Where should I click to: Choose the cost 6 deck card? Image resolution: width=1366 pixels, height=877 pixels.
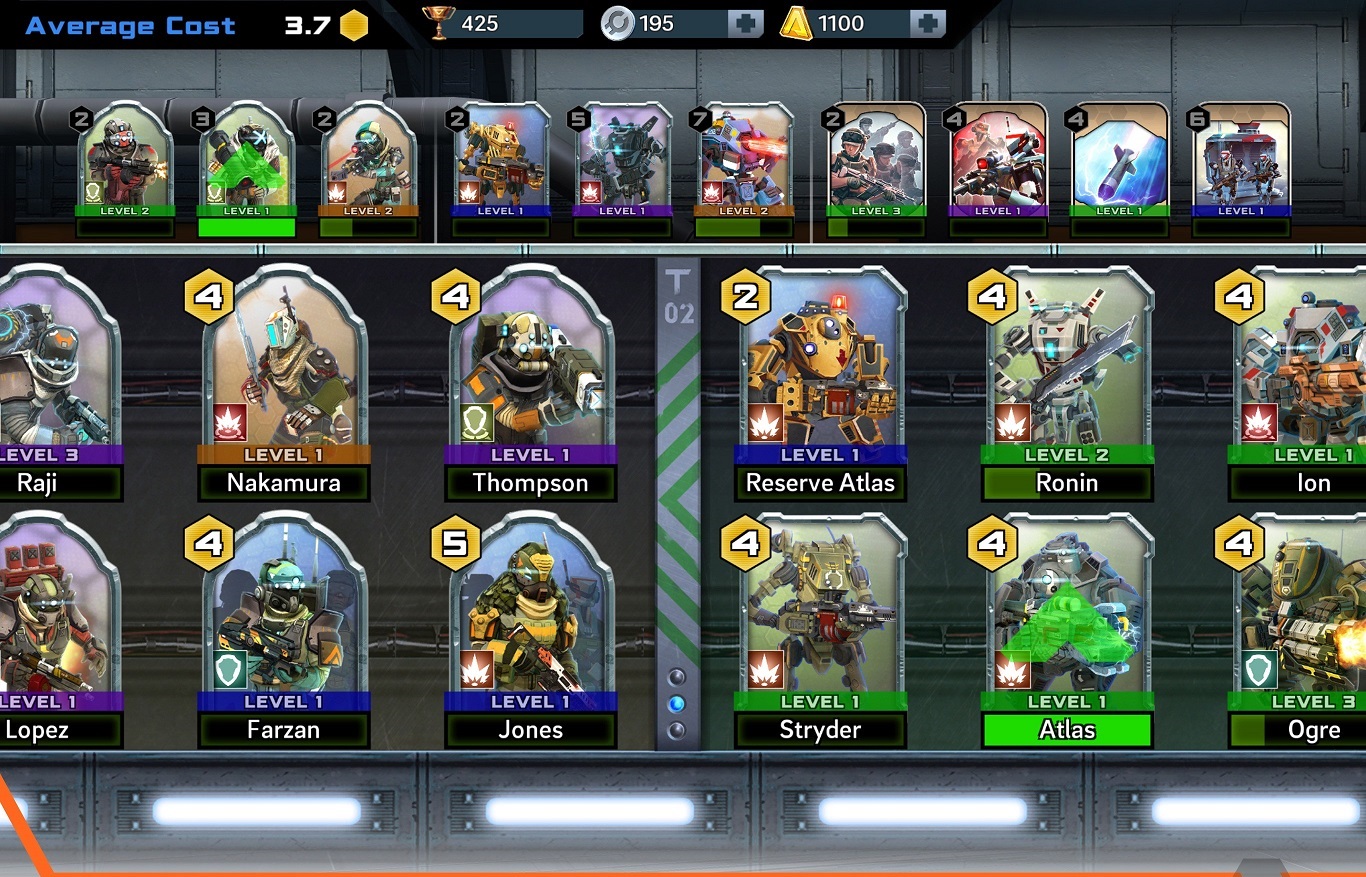pos(1240,160)
